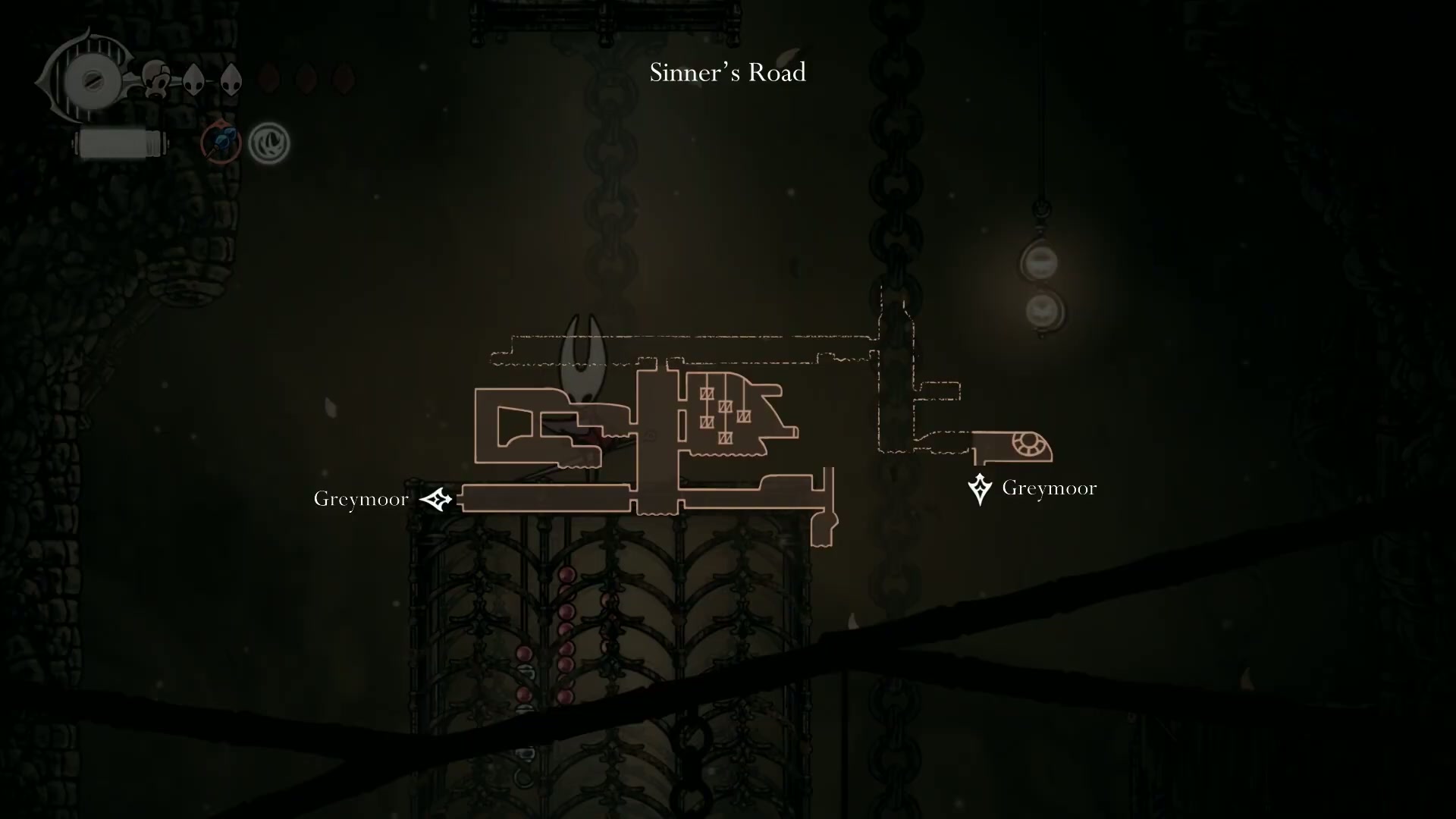
Task: Select the right Greymoor exit marker
Action: [x=980, y=488]
